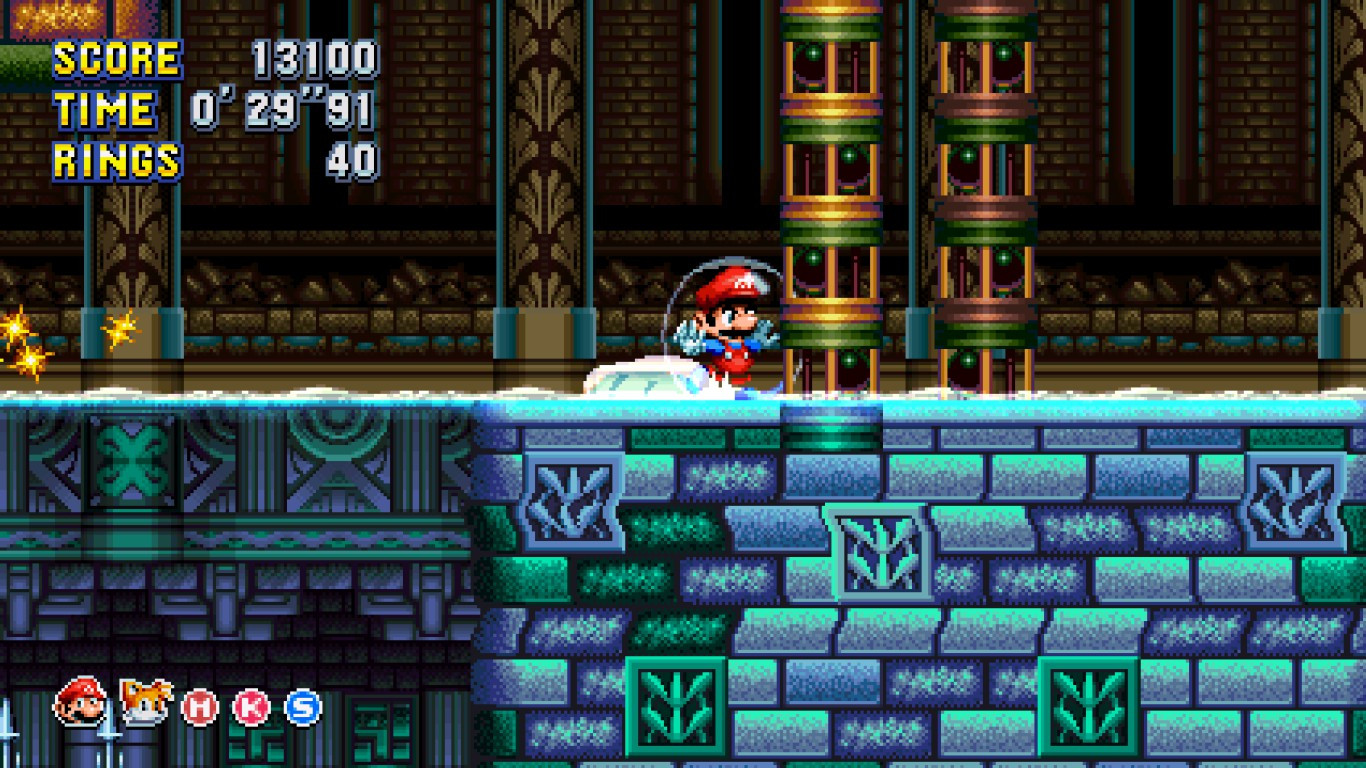Click the score value 13100

point(318,60)
